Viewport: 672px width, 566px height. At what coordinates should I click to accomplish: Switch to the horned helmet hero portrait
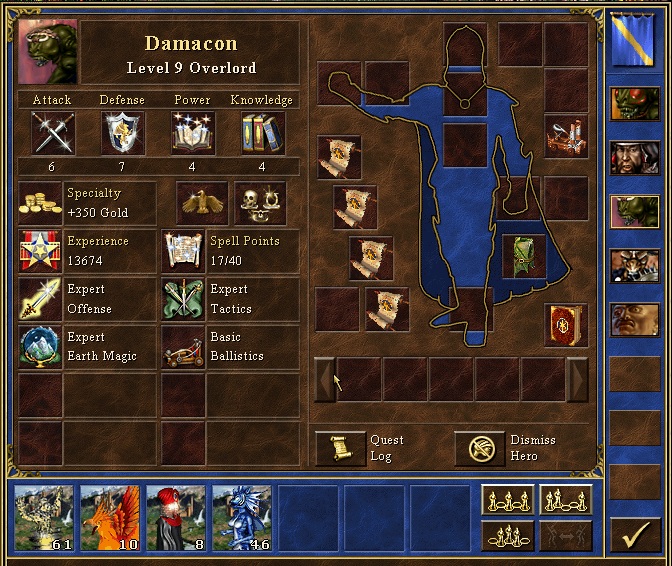tap(635, 266)
